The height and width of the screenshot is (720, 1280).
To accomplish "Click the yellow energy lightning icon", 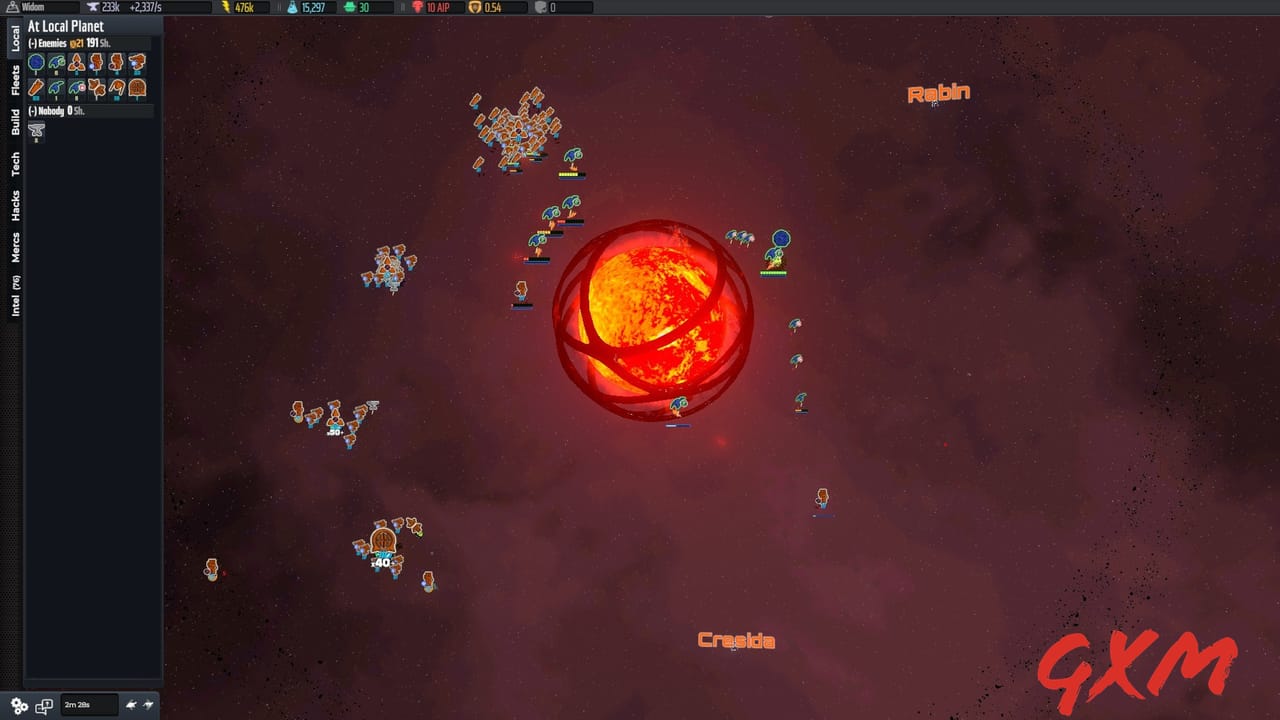I will tap(225, 6).
